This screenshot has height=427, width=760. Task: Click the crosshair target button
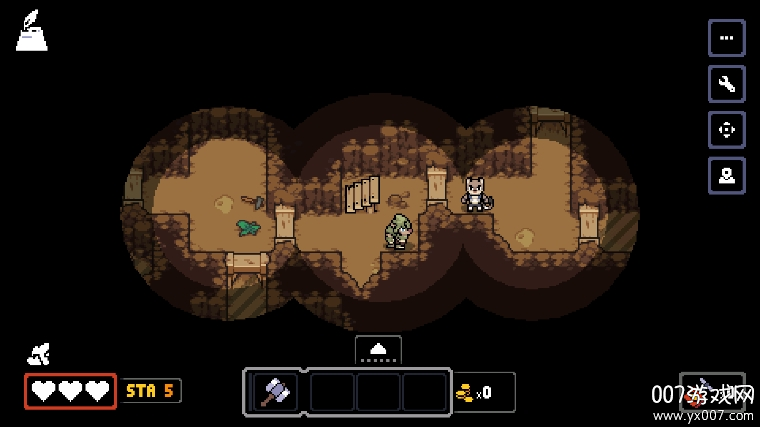[726, 130]
